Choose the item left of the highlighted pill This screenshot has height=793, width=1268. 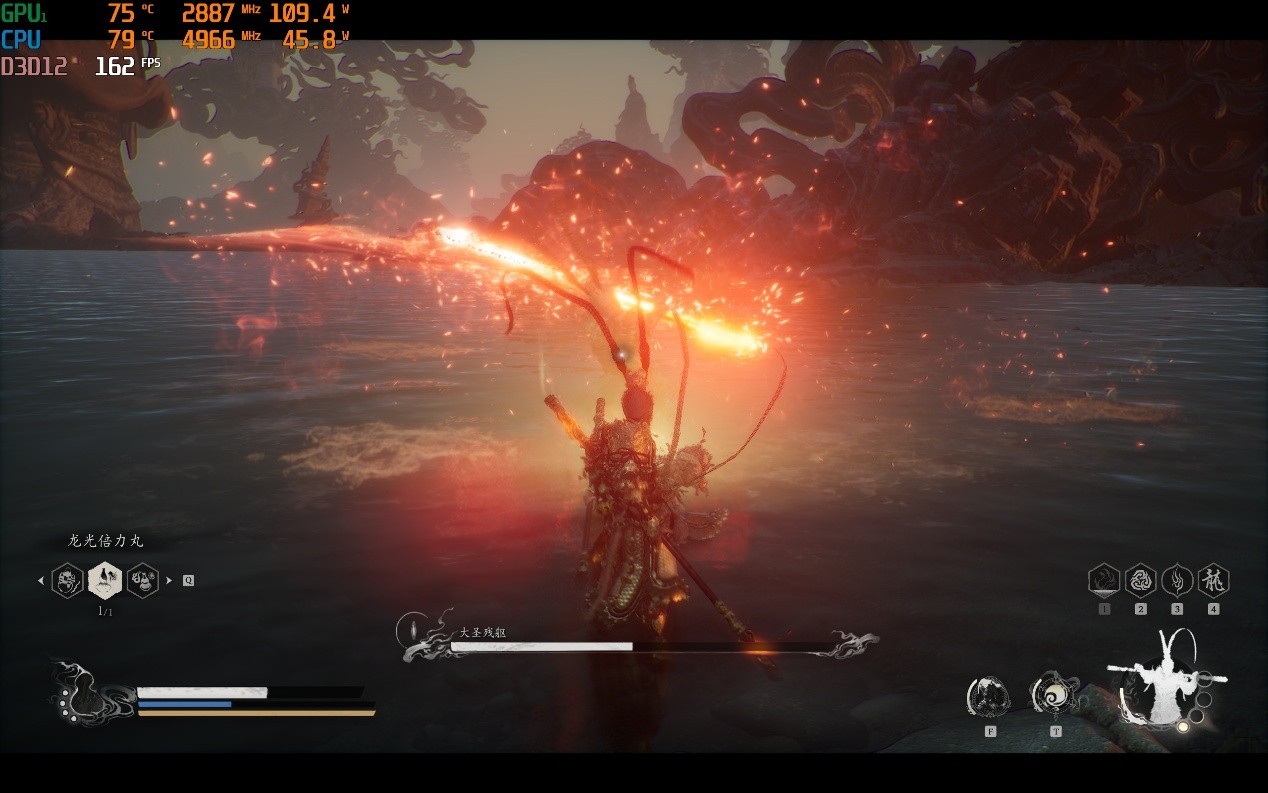pos(67,580)
